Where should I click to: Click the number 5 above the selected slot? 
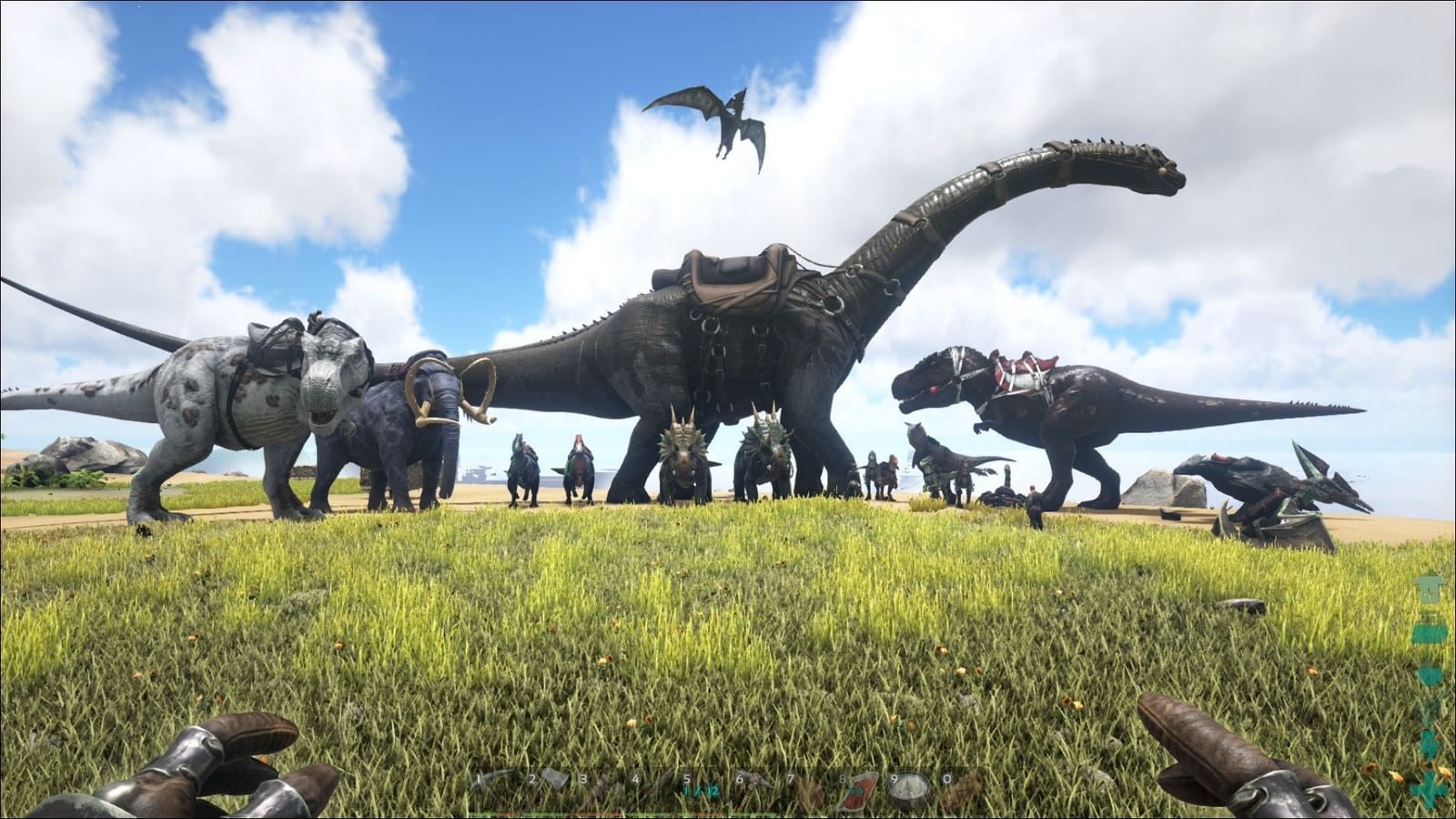point(687,779)
